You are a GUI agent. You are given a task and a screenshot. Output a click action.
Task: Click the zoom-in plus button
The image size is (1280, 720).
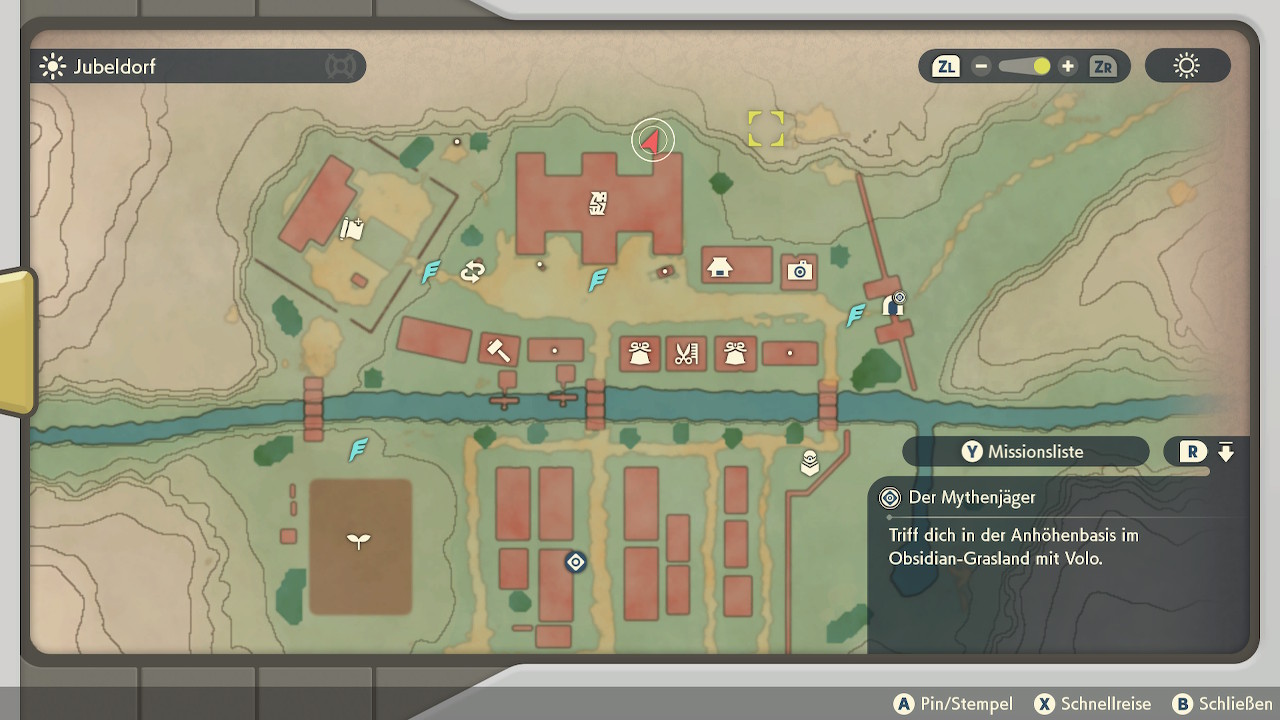pyautogui.click(x=1068, y=67)
